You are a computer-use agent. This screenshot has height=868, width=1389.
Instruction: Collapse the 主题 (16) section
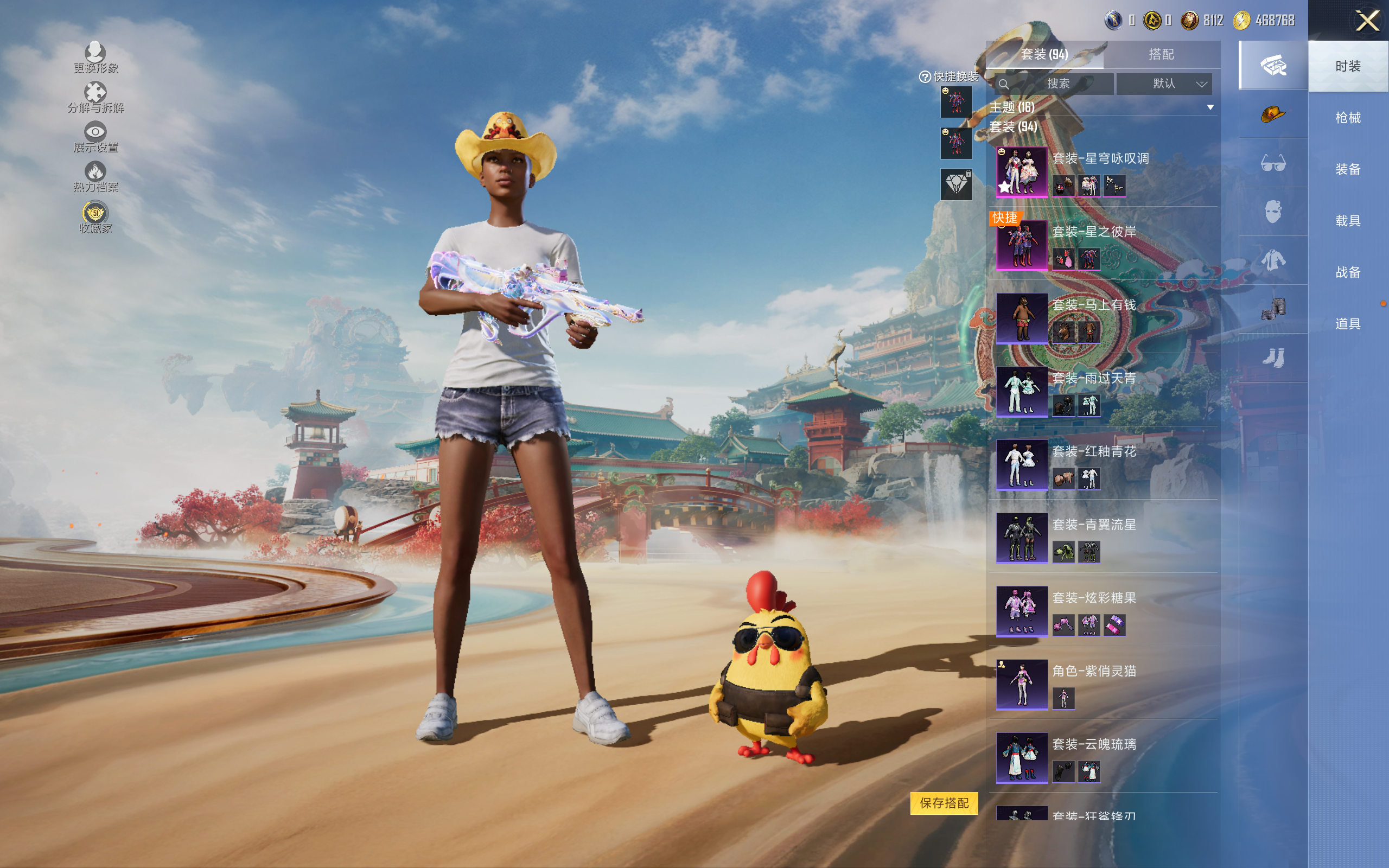pos(1210,107)
